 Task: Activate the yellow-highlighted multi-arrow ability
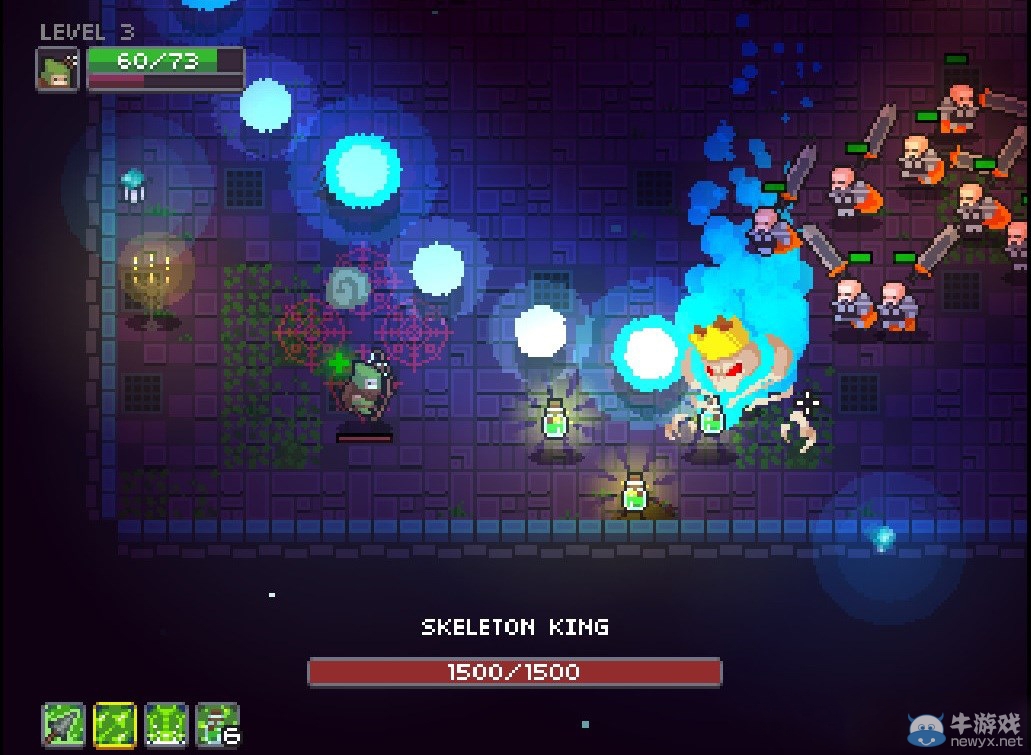[x=114, y=724]
